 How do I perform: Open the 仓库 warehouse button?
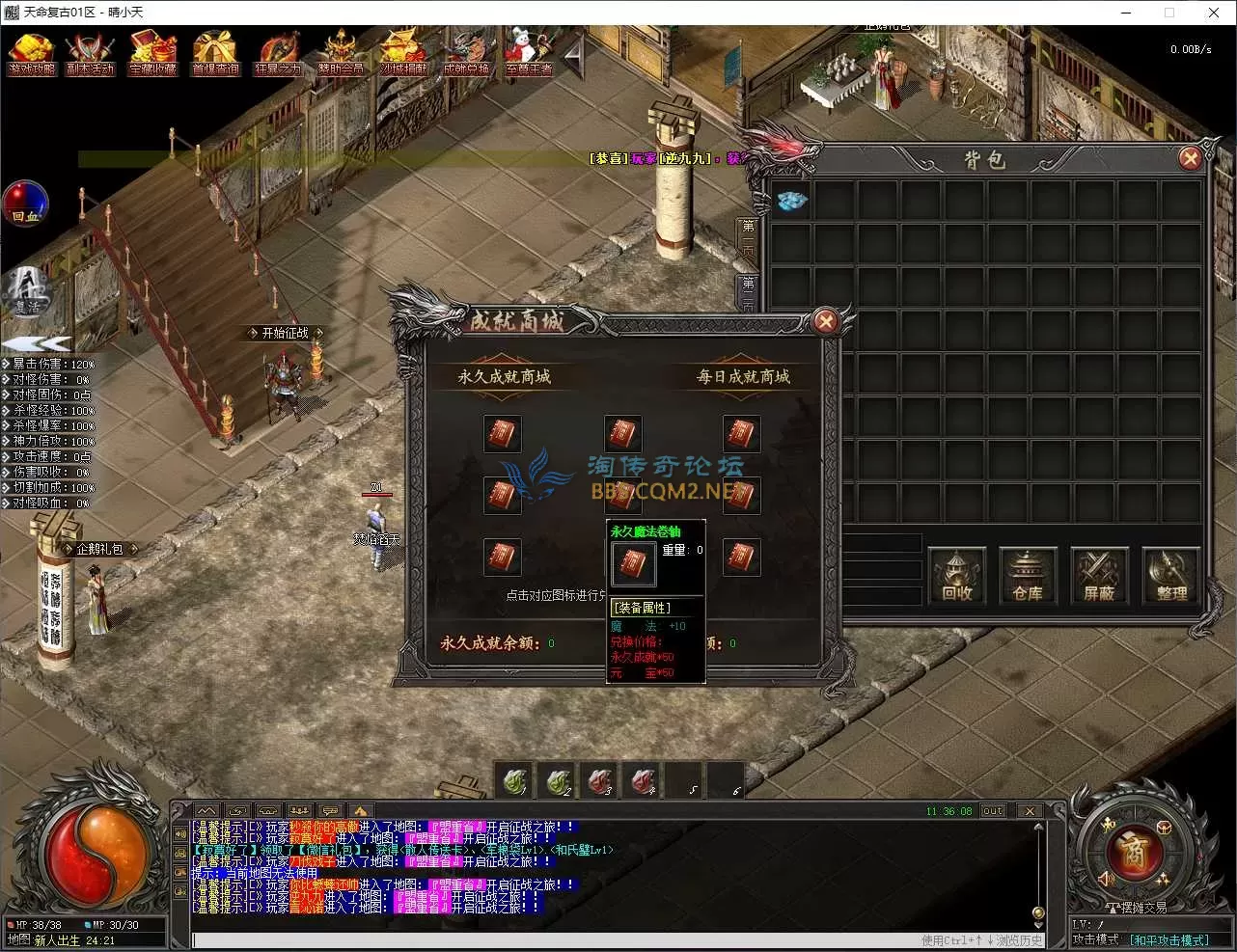(x=1028, y=576)
